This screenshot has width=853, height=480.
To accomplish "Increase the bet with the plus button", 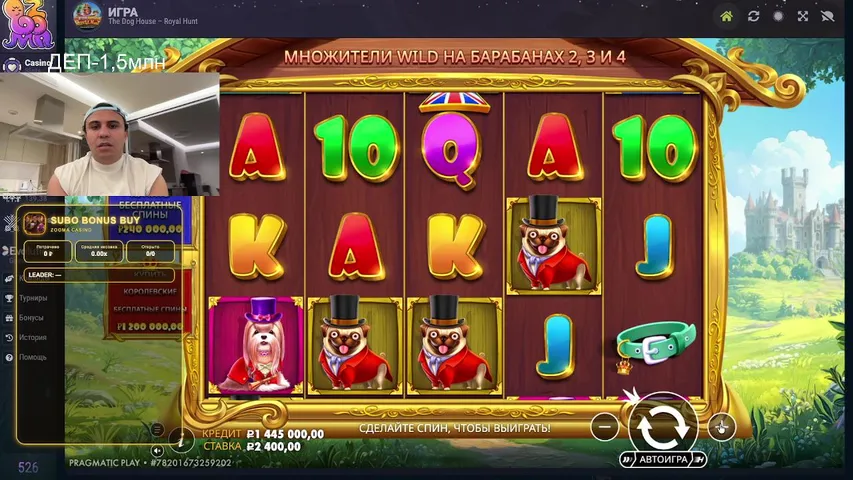I will 721,427.
